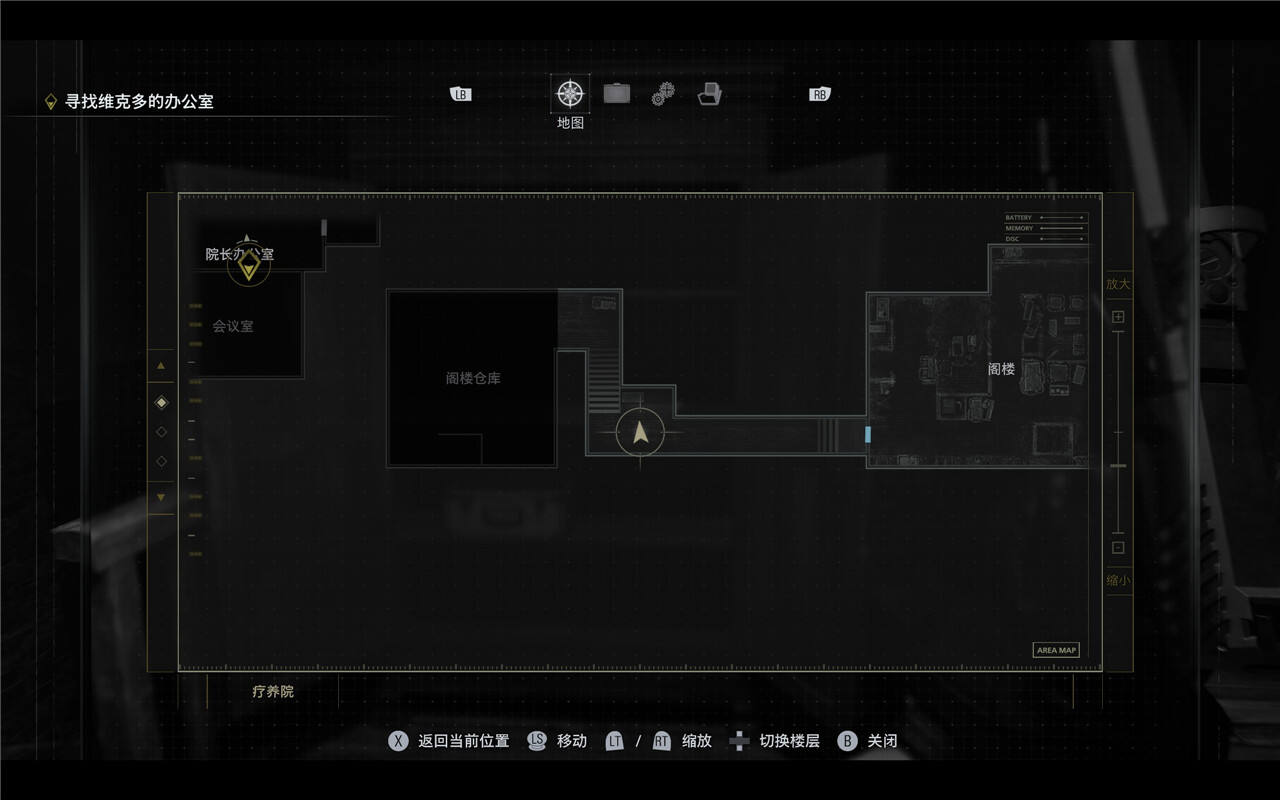Select the 阁楼 room on the map

coord(1001,369)
